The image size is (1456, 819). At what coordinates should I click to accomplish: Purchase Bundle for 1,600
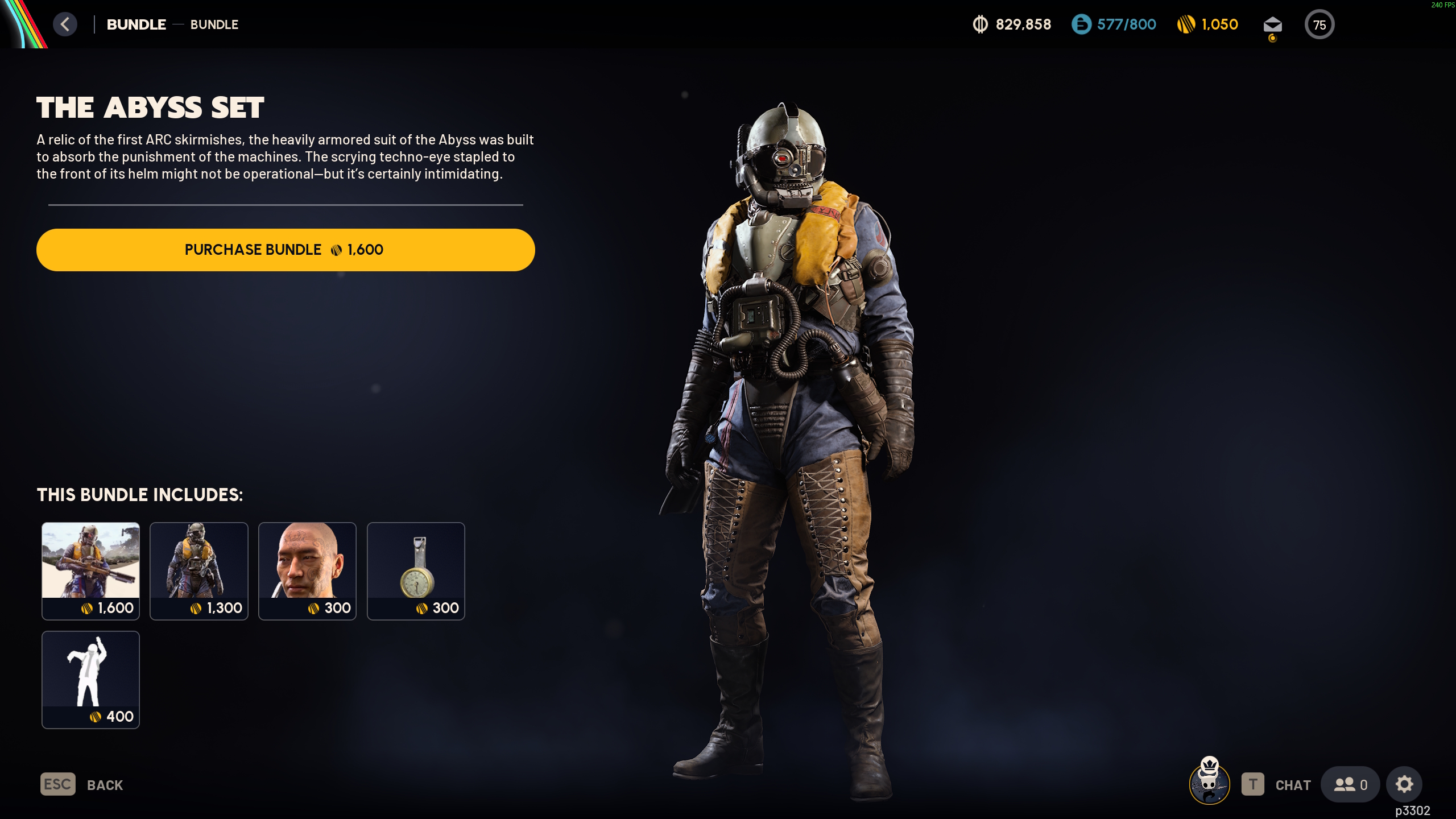[x=286, y=249]
